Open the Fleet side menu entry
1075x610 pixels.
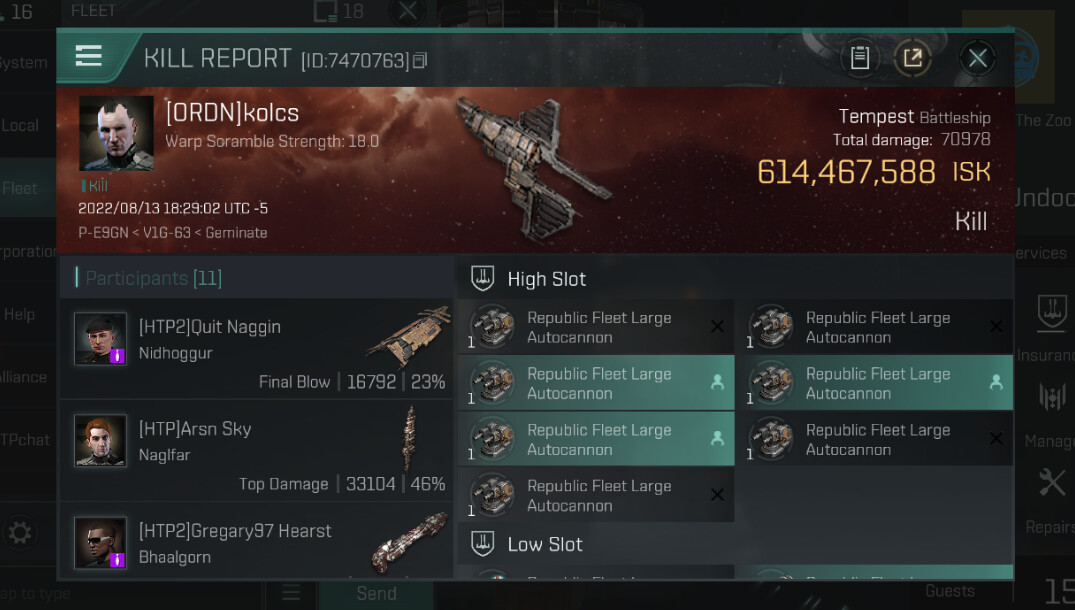tap(22, 187)
